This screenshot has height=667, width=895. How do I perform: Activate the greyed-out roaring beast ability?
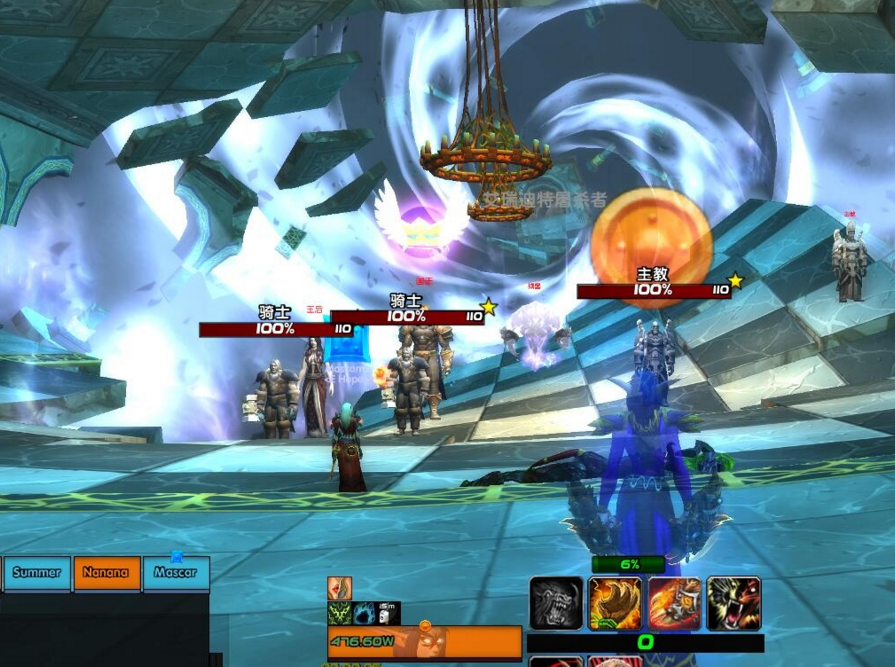click(x=556, y=604)
